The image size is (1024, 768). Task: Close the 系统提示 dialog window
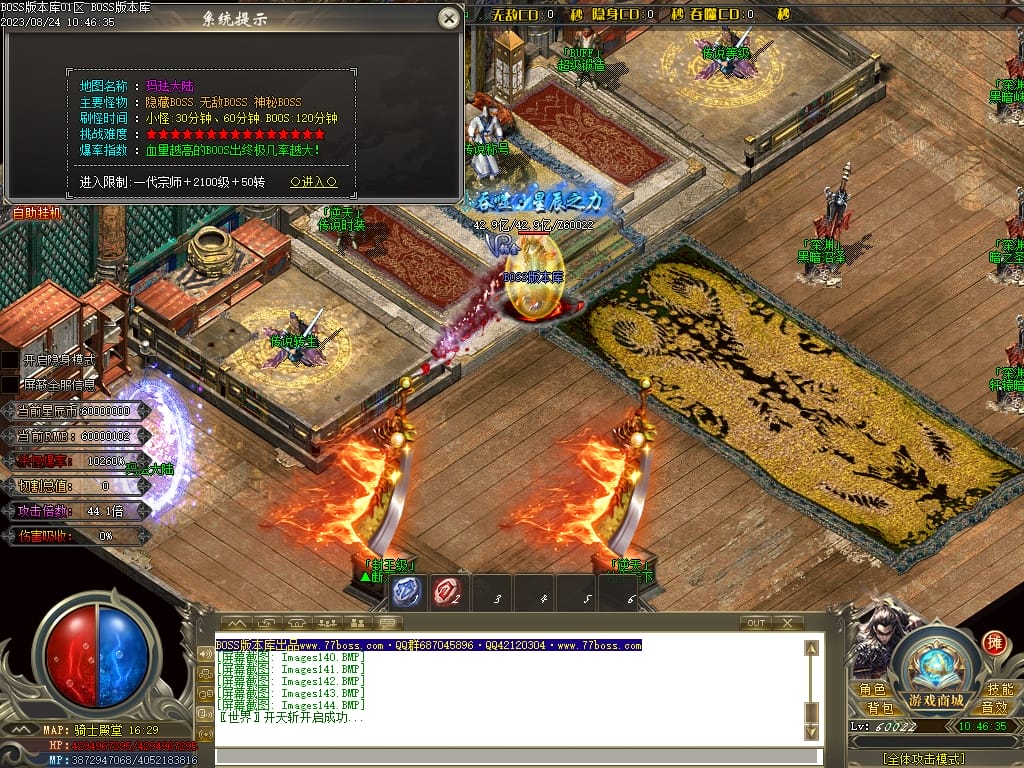(450, 18)
